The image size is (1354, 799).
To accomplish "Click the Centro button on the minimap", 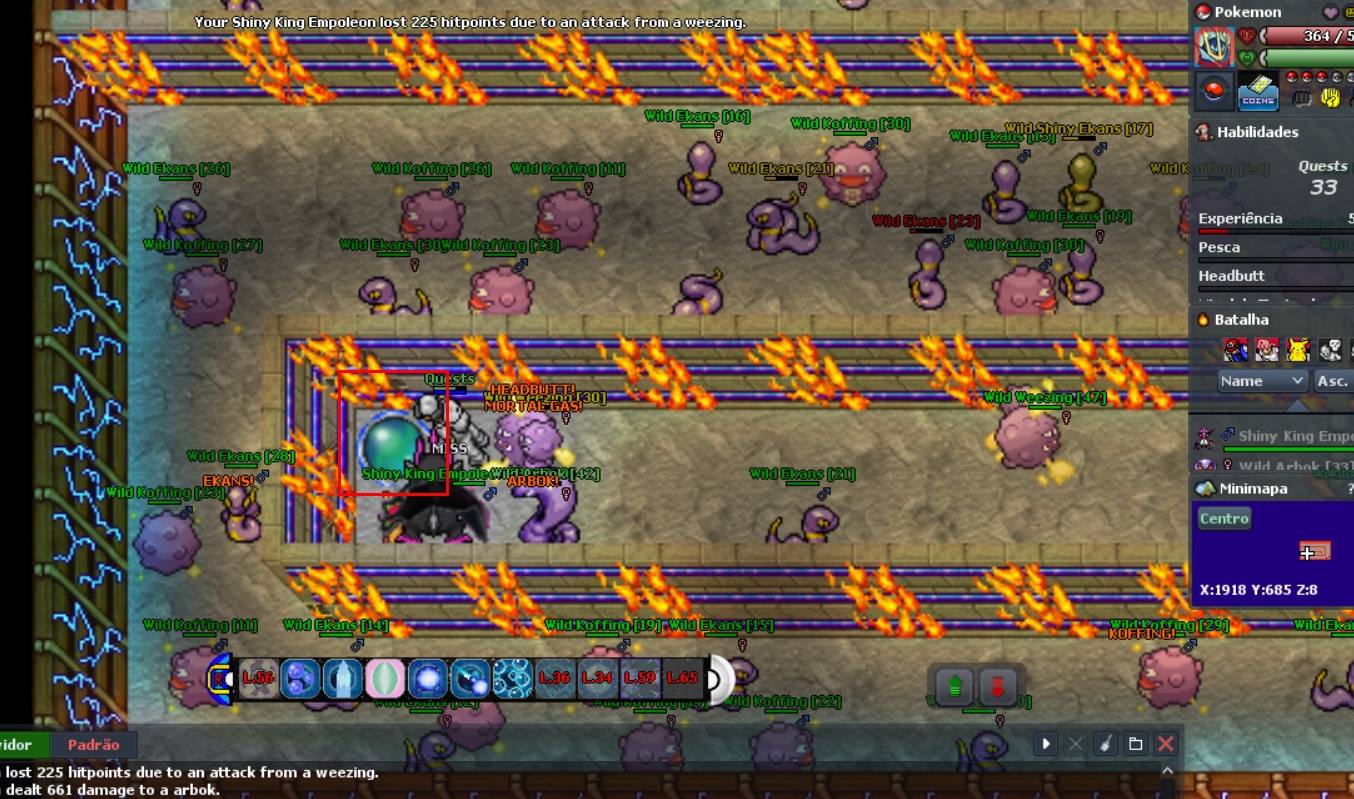I will pos(1224,518).
